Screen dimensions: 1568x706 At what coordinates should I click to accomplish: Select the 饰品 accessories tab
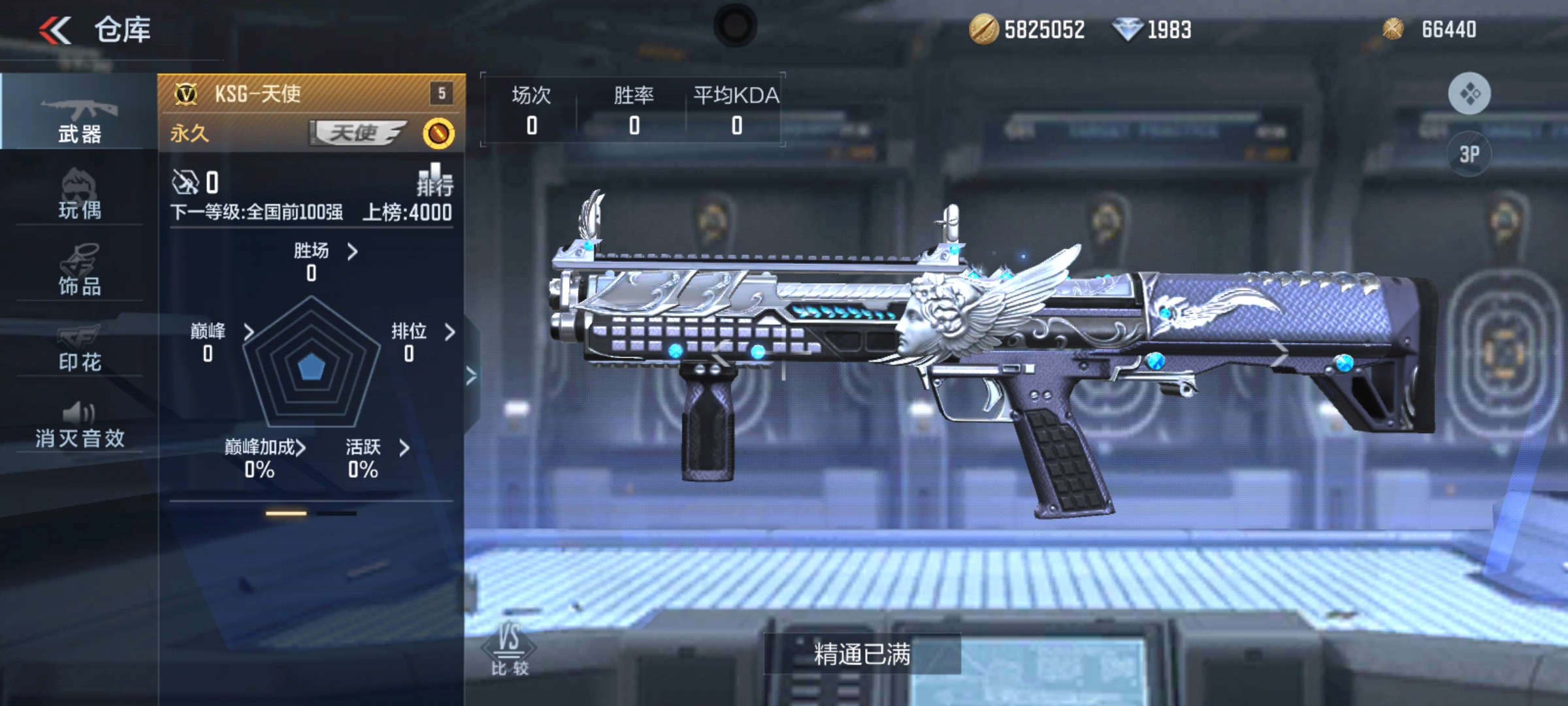(x=79, y=269)
